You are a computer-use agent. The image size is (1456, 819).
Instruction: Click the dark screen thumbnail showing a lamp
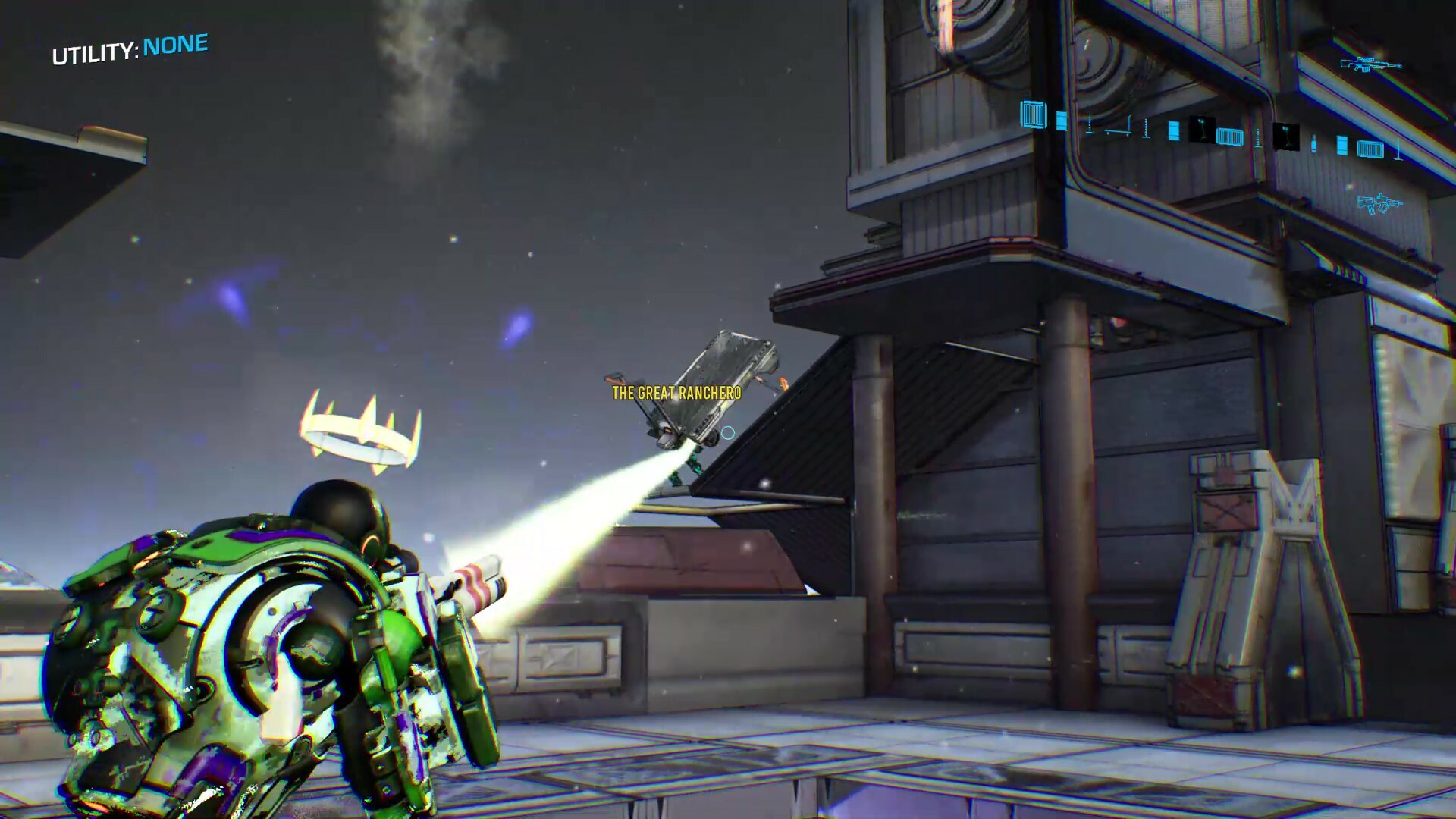click(1202, 130)
